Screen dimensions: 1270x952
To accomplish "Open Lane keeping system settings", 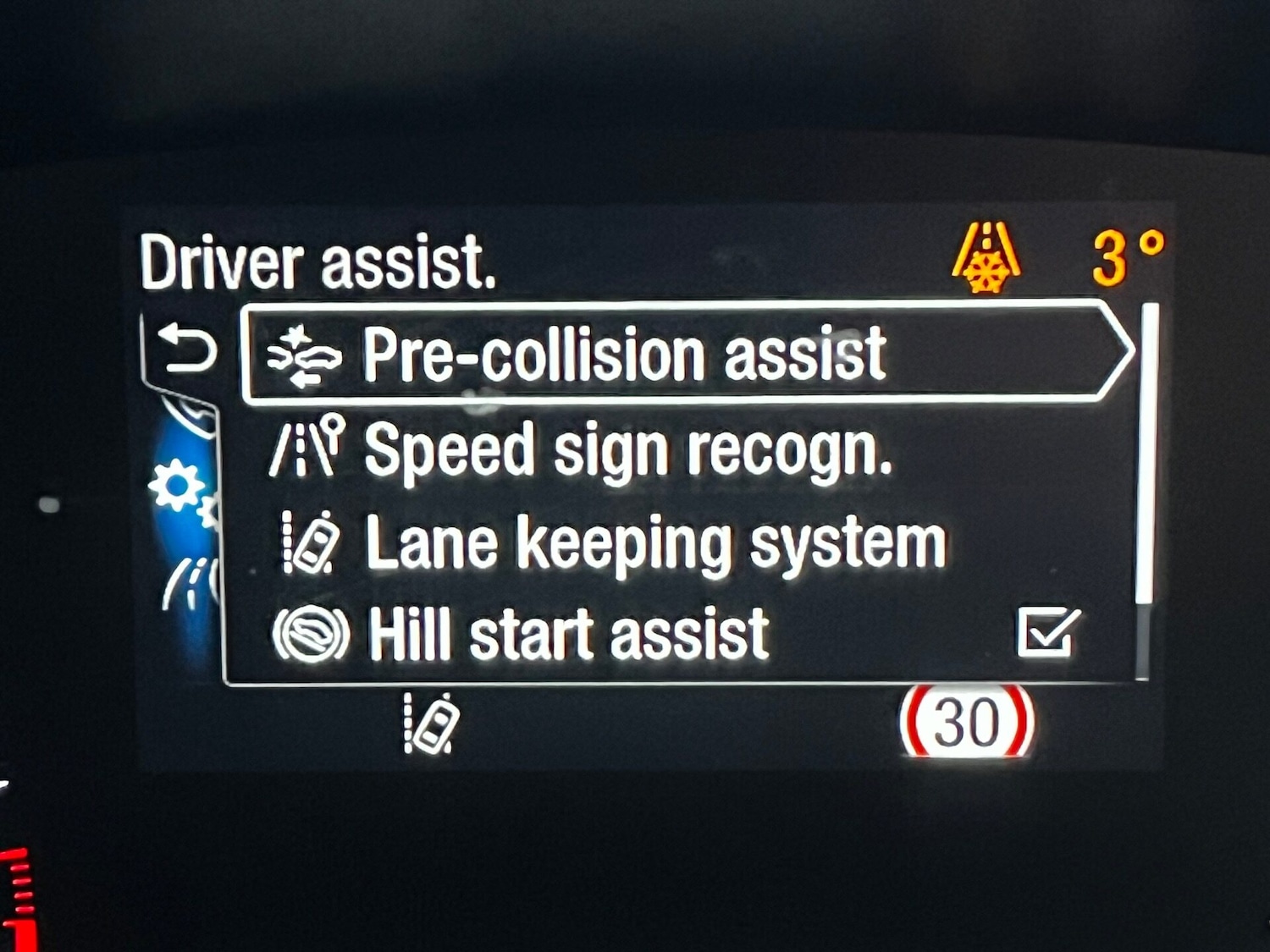I will pyautogui.click(x=655, y=543).
